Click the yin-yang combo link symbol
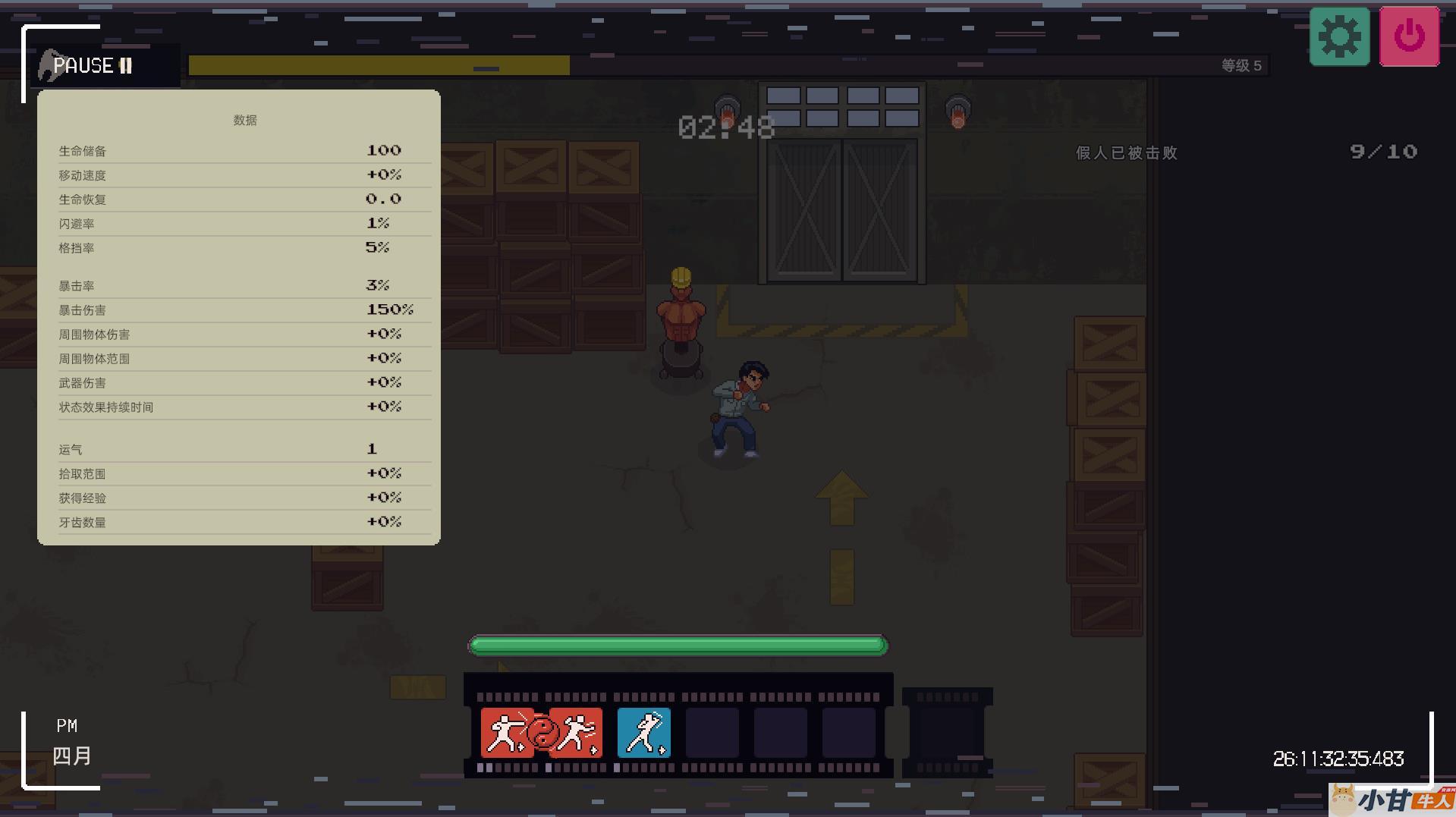The width and height of the screenshot is (1456, 817). pyautogui.click(x=542, y=734)
